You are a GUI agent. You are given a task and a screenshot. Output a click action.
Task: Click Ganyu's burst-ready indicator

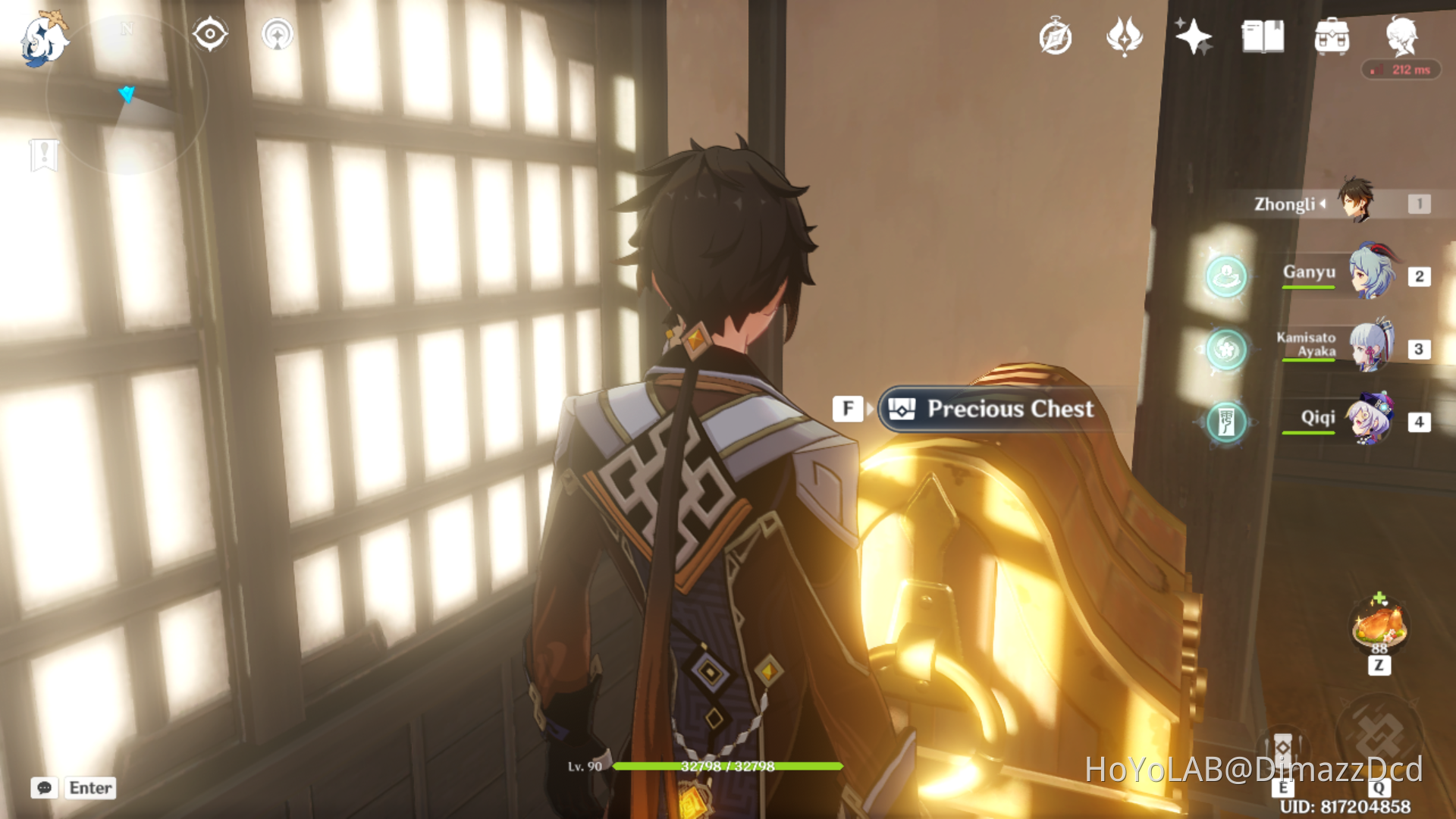coord(1225,277)
